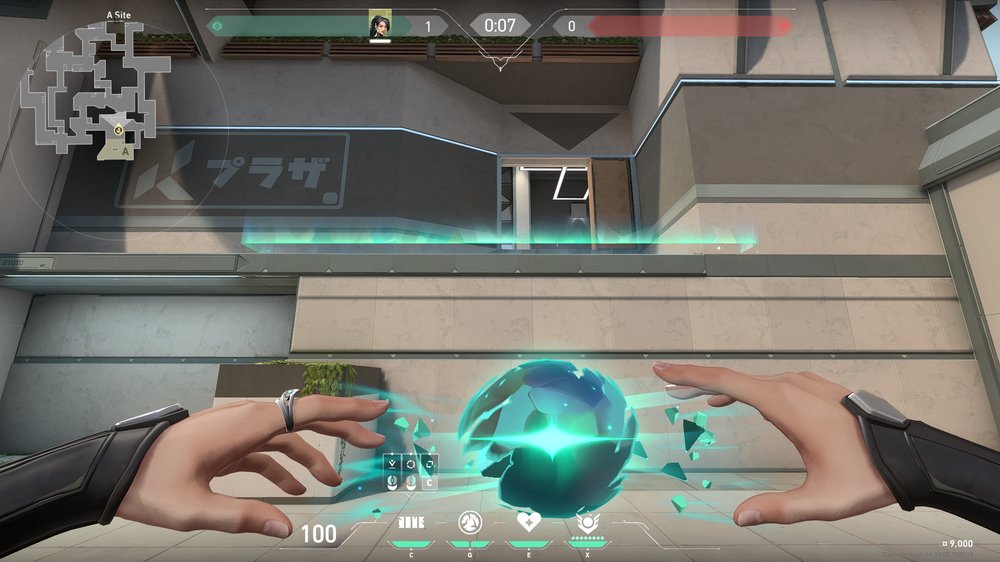The image size is (1000, 562).
Task: Click the gear icon on the team bar
Action: pyautogui.click(x=217, y=26)
